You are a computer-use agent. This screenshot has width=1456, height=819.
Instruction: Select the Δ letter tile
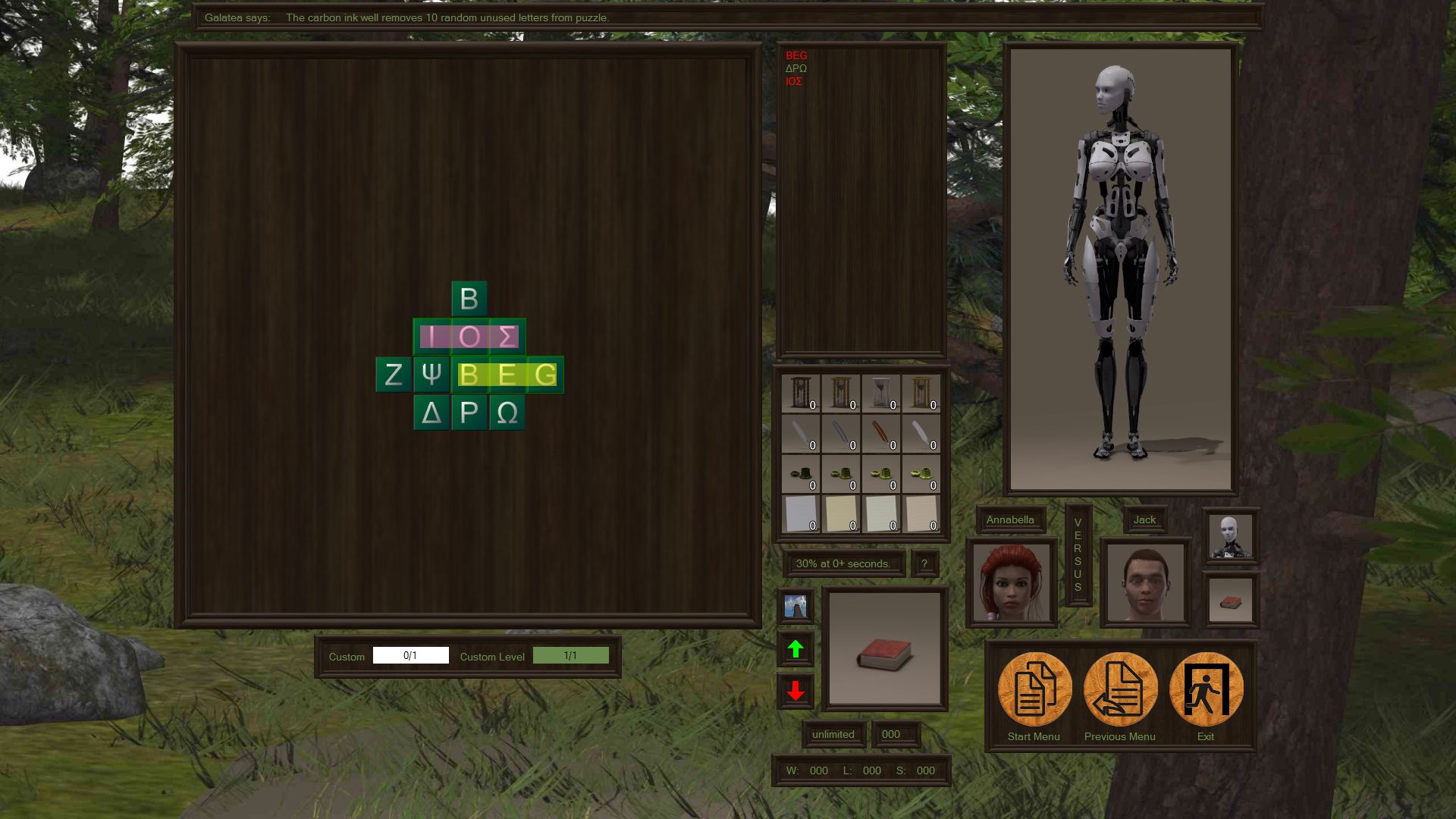click(431, 413)
